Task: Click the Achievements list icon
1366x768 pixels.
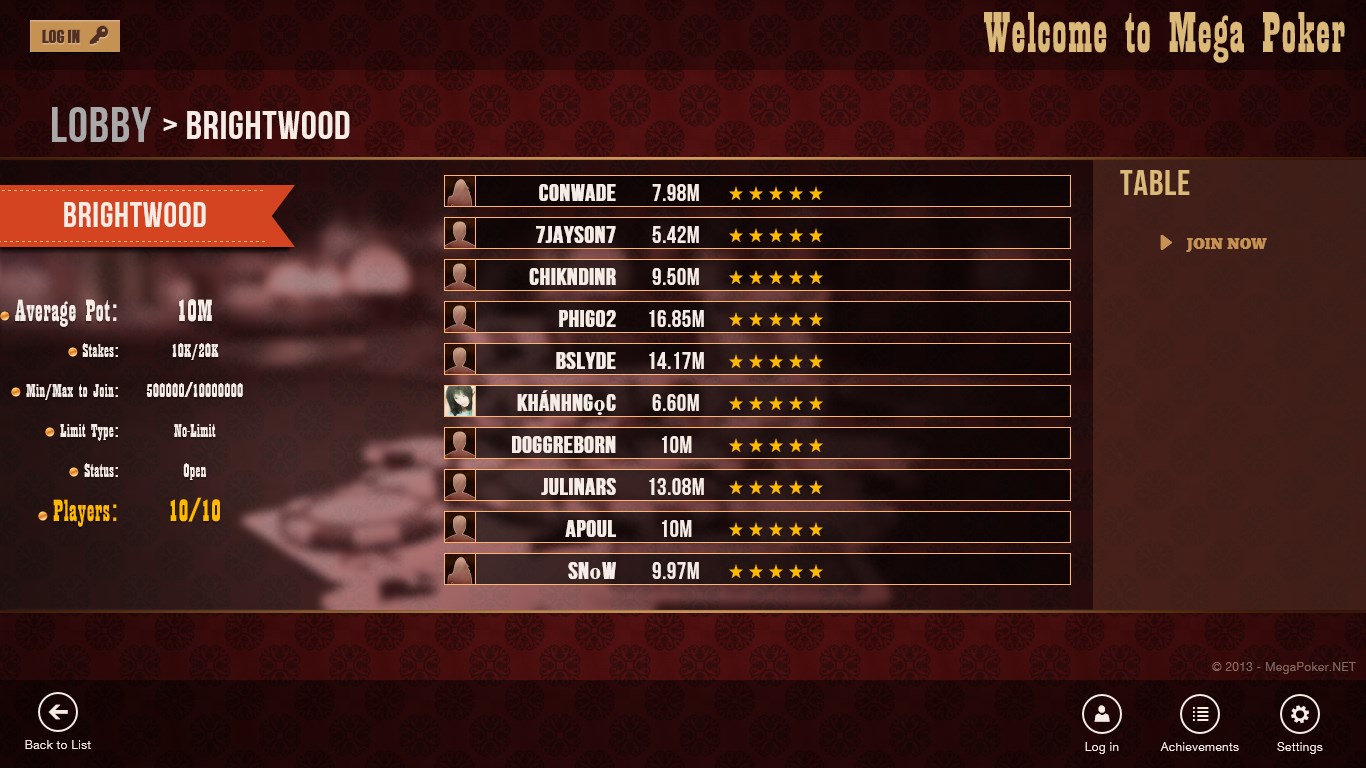Action: click(x=1200, y=714)
